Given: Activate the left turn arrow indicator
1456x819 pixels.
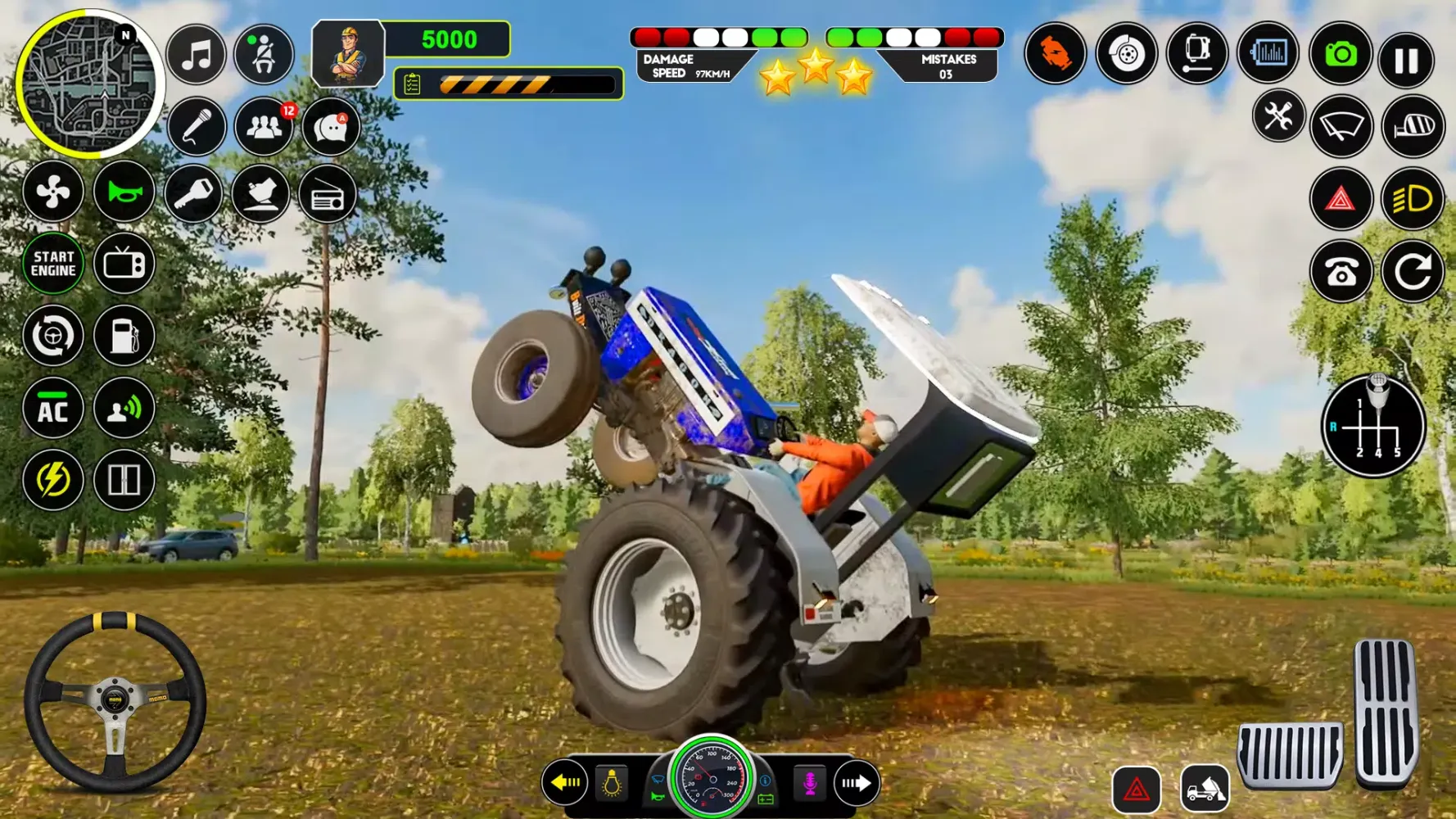Looking at the screenshot, I should [x=566, y=783].
